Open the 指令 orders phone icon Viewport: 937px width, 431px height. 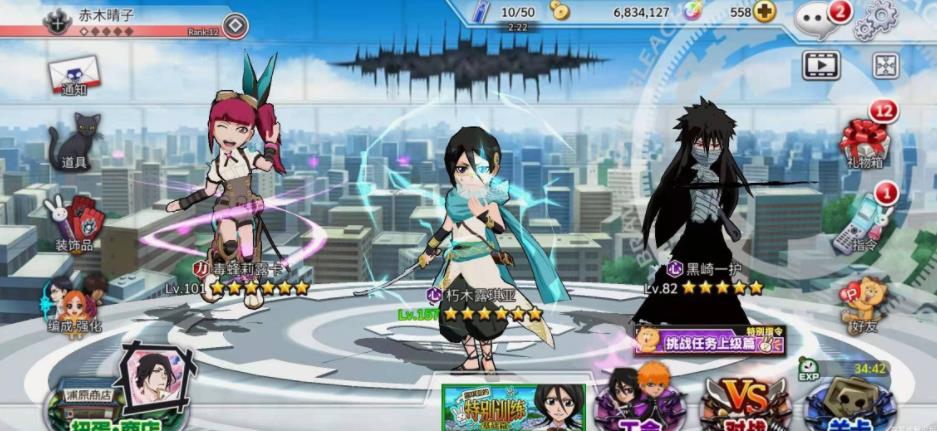[864, 221]
